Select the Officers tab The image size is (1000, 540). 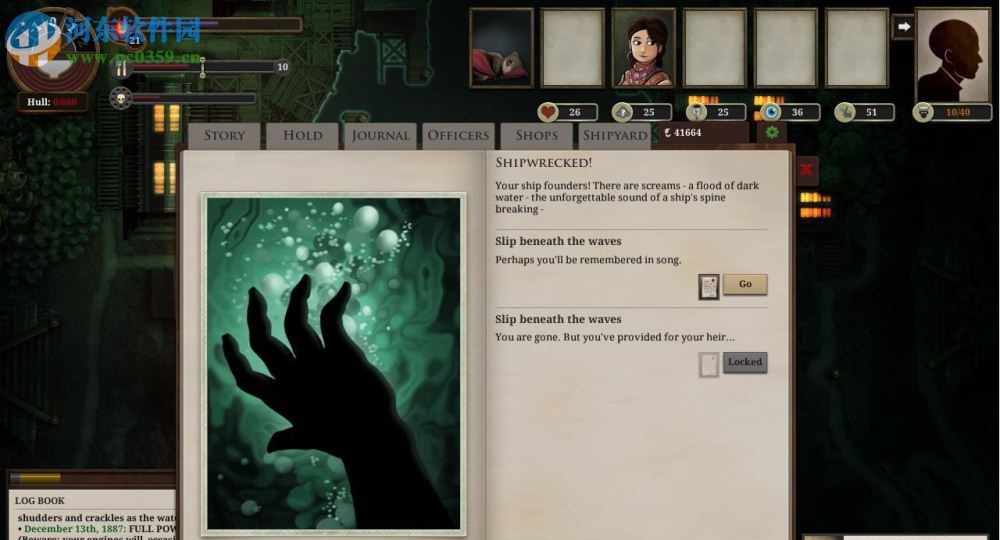[x=458, y=136]
